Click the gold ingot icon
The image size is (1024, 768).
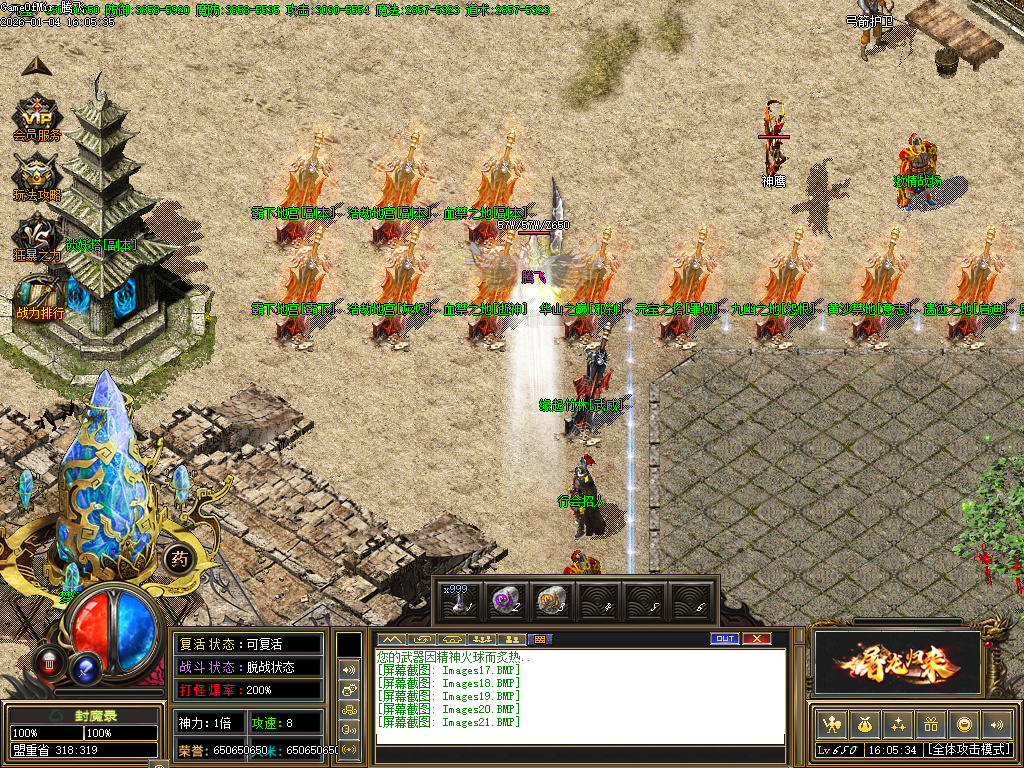(x=963, y=724)
